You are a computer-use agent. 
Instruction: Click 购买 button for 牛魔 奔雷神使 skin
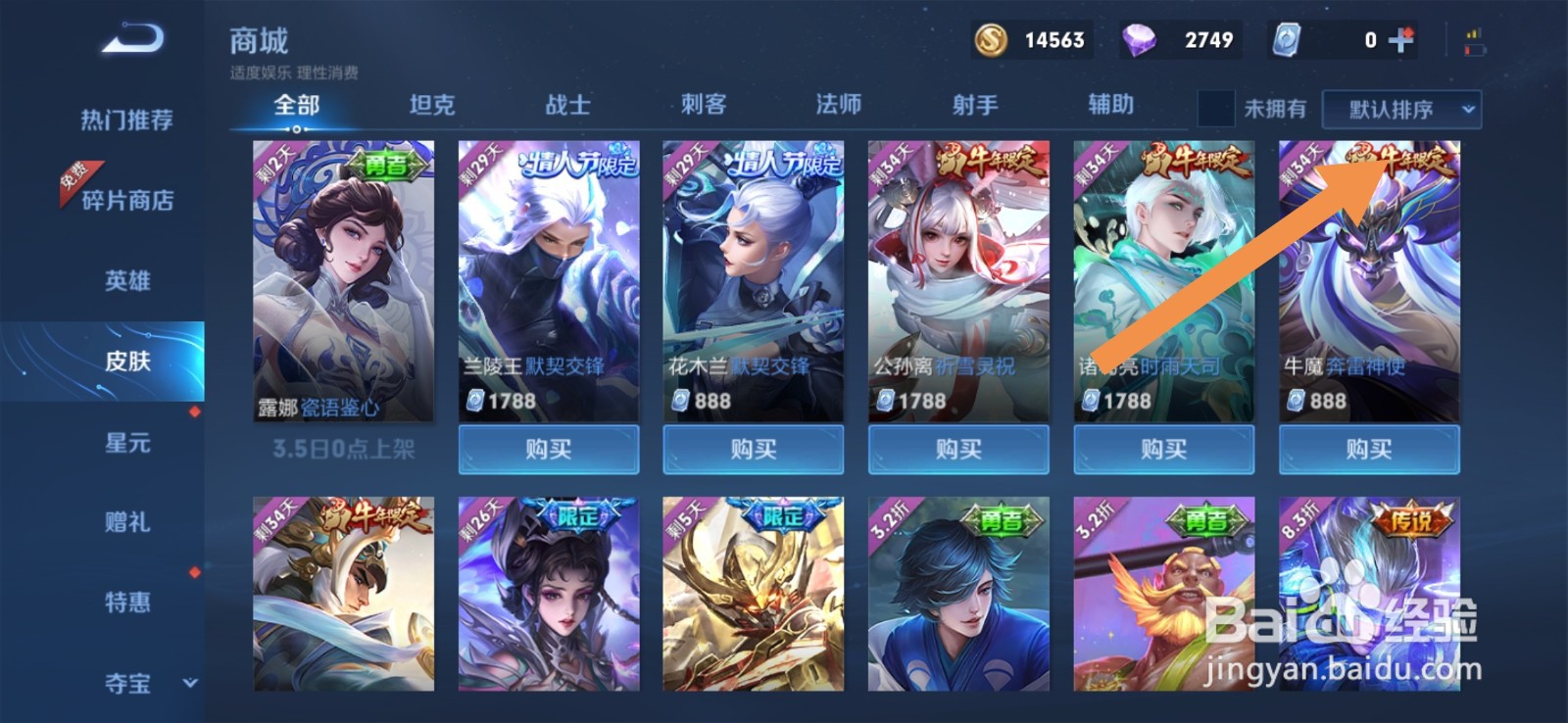(x=1368, y=450)
